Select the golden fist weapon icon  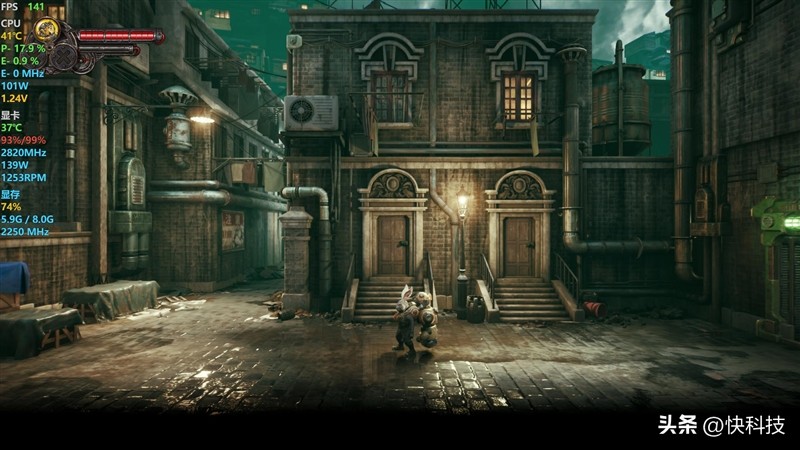[46, 28]
